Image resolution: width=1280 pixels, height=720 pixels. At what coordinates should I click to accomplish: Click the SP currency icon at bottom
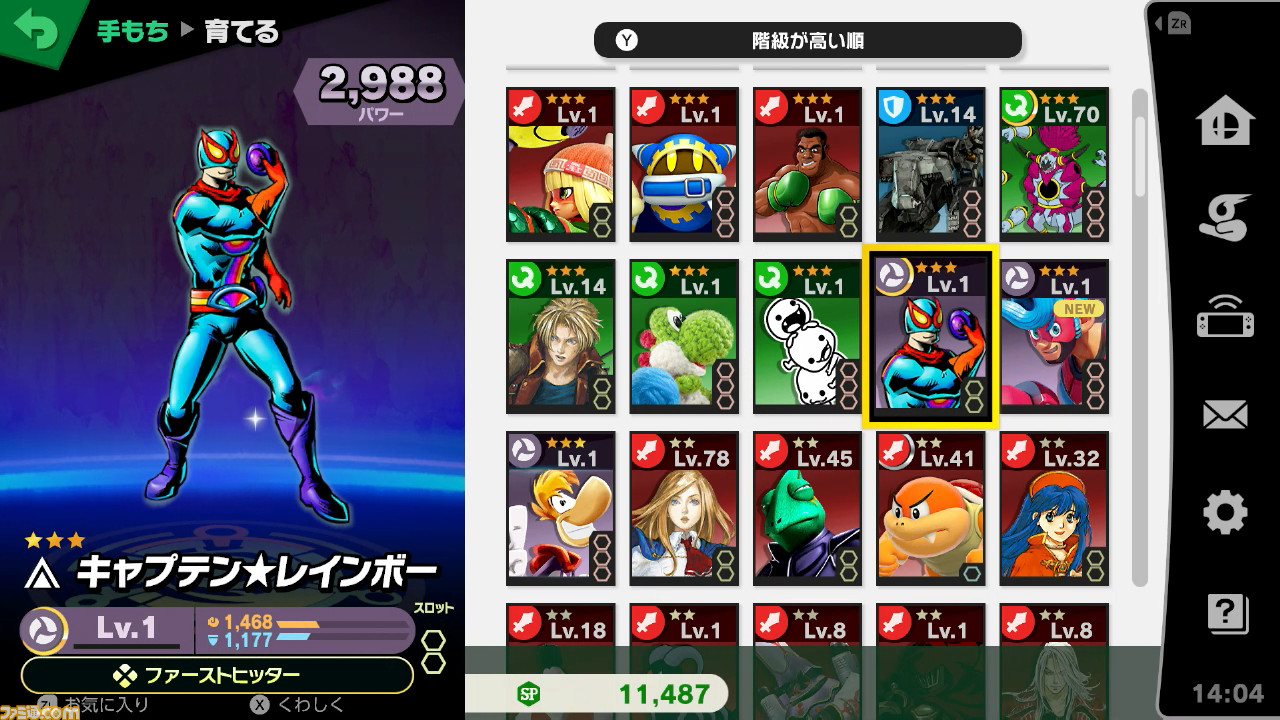529,693
